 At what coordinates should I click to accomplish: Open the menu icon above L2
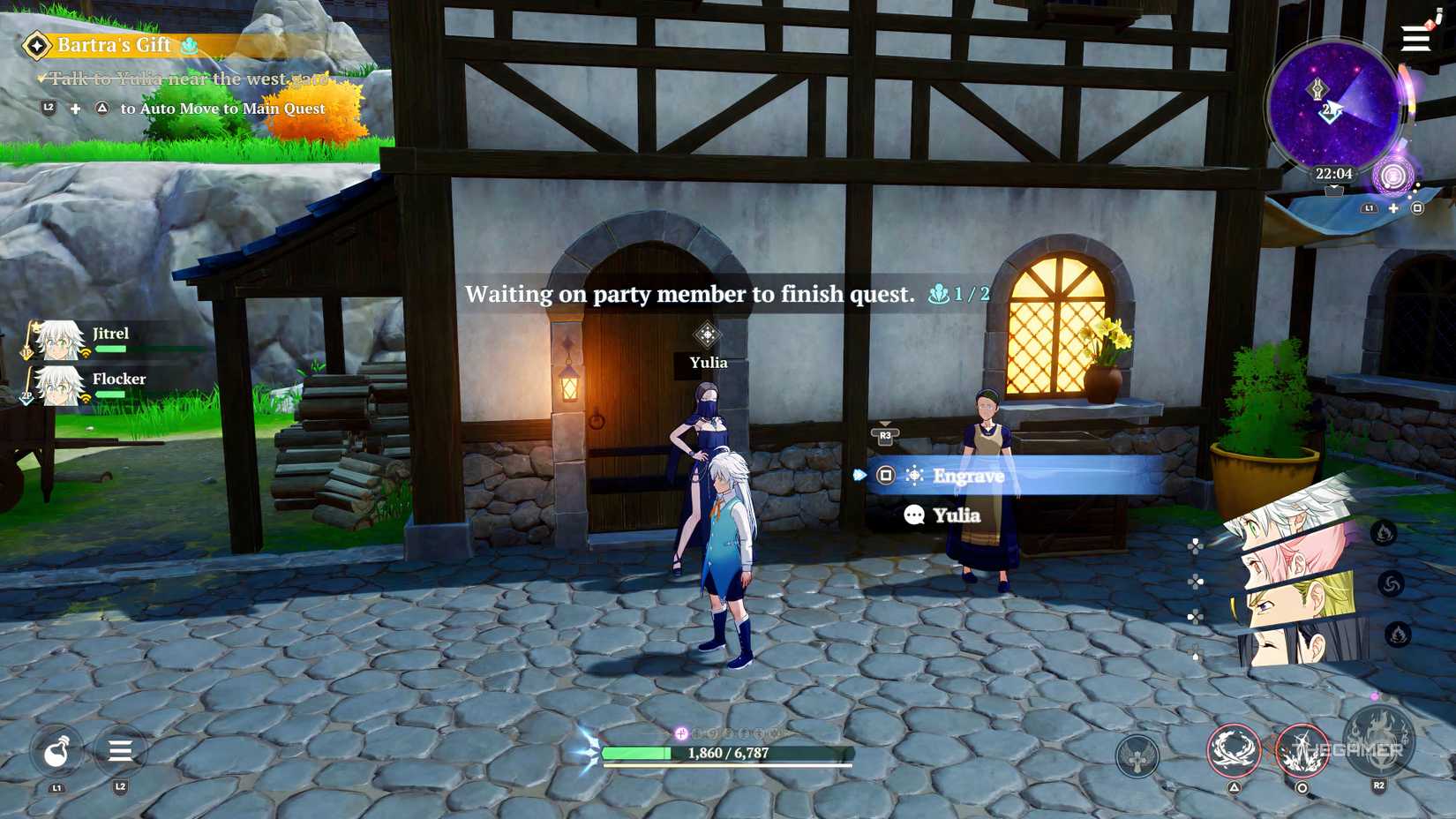[119, 752]
